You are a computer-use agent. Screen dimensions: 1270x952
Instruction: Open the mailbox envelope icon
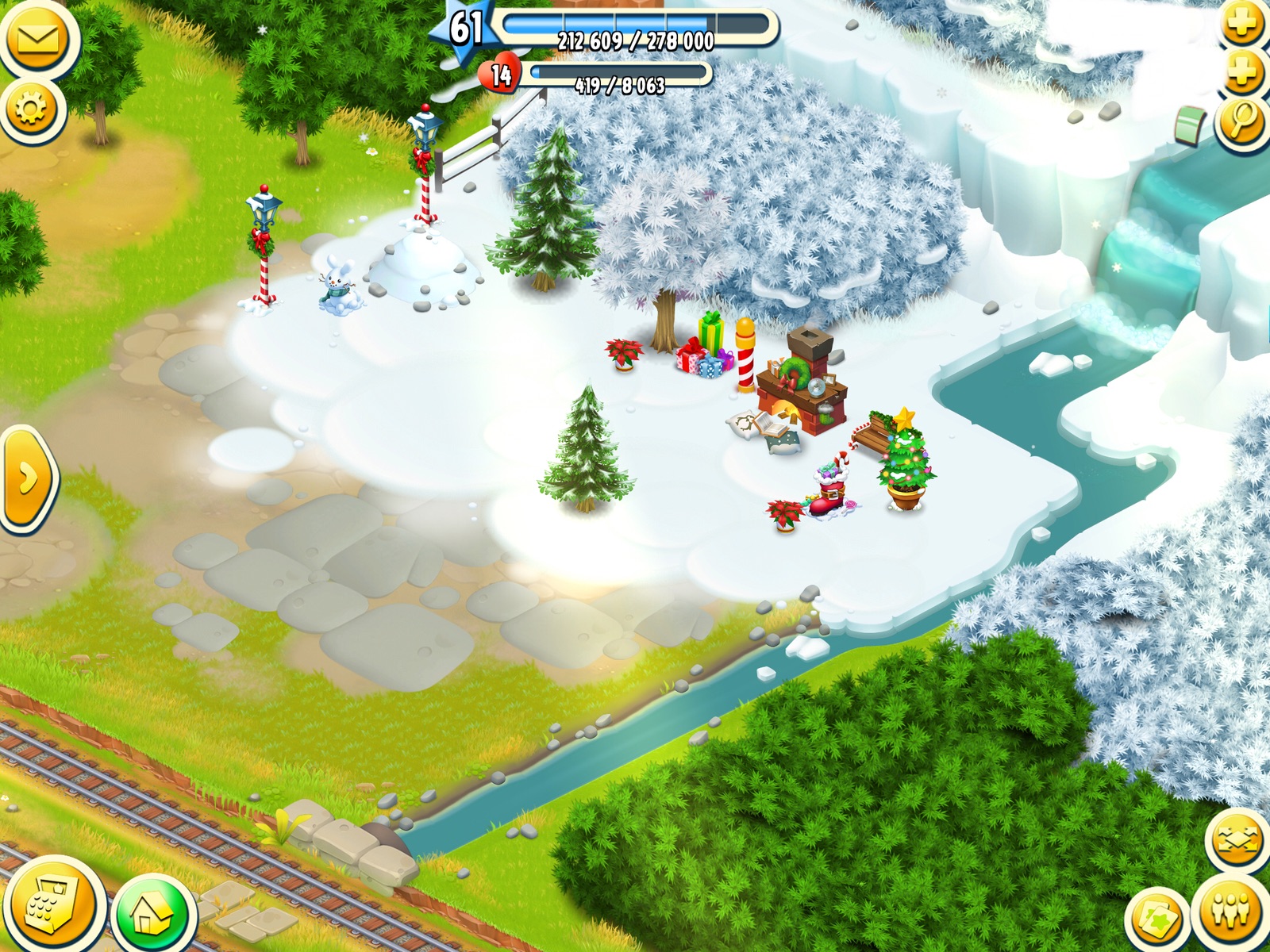(36, 37)
